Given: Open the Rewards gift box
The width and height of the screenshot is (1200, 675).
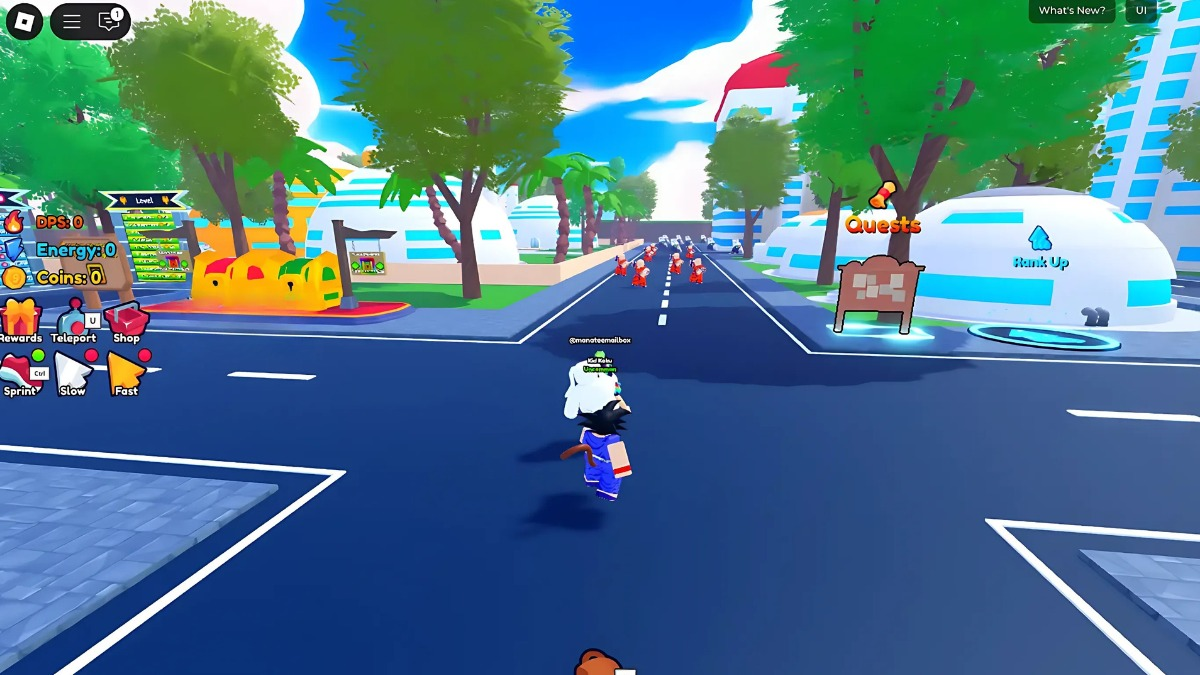Looking at the screenshot, I should 20,320.
